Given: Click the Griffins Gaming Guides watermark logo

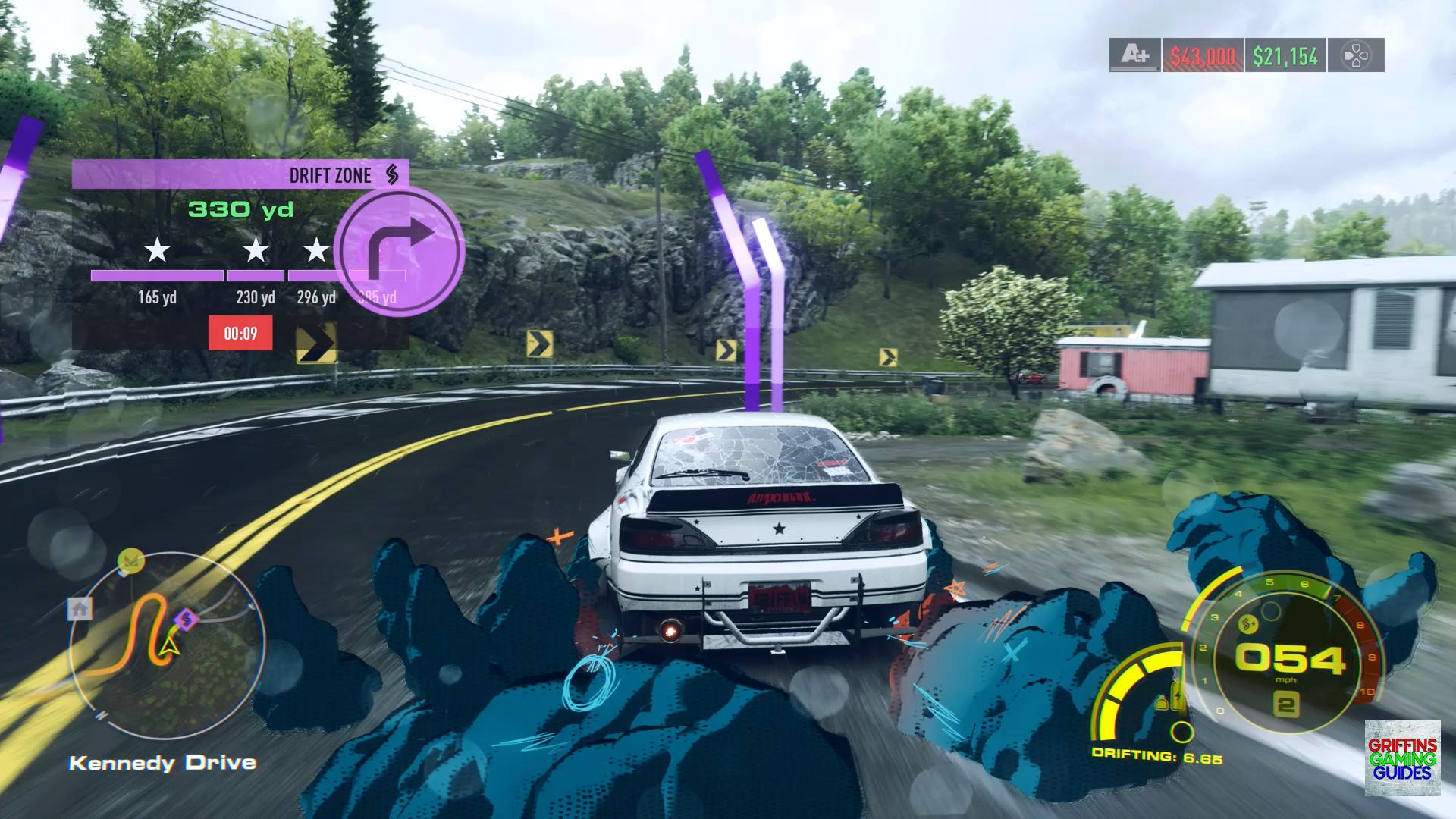Looking at the screenshot, I should click(1402, 758).
